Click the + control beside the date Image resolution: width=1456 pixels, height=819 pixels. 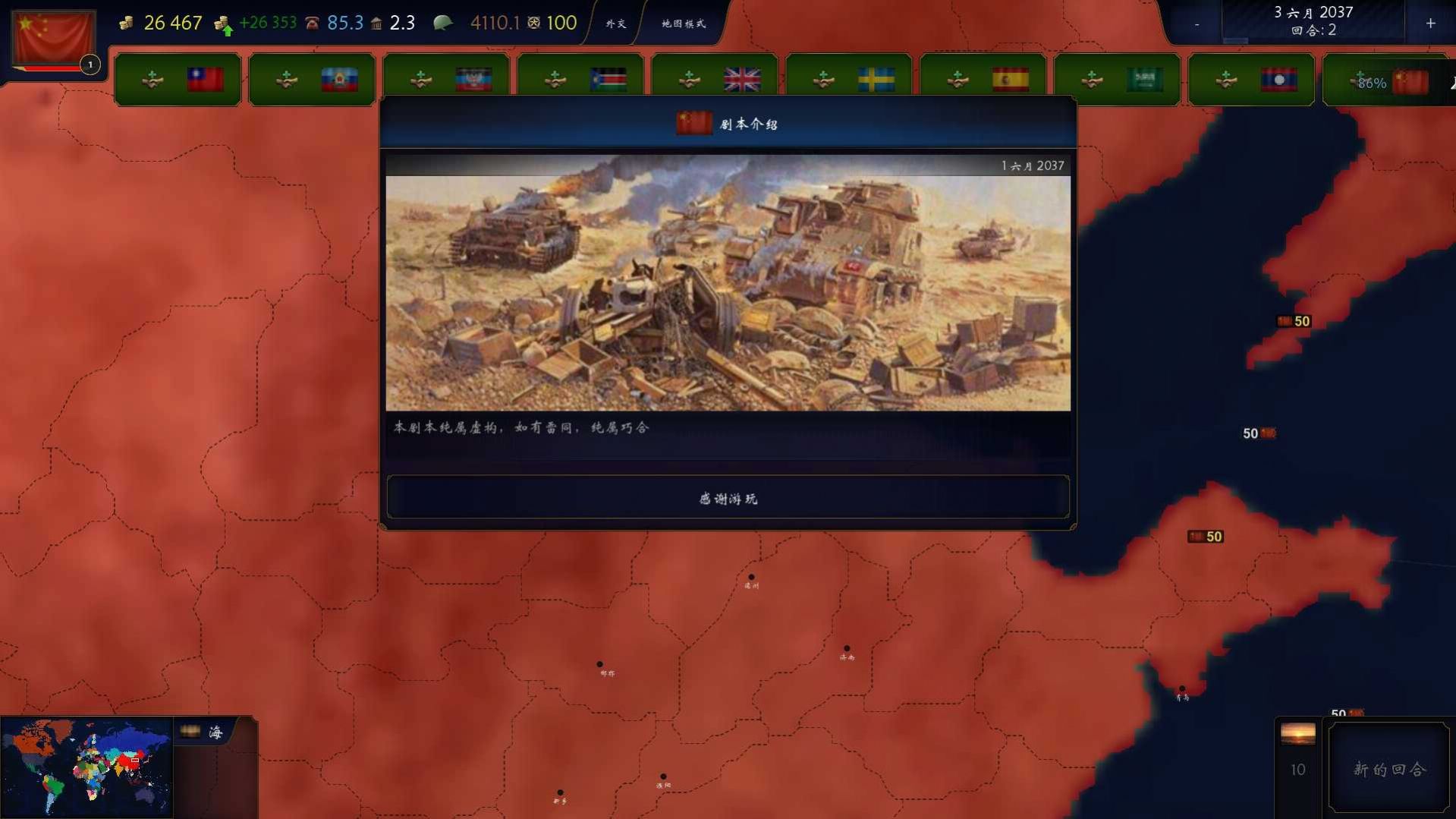[1431, 24]
